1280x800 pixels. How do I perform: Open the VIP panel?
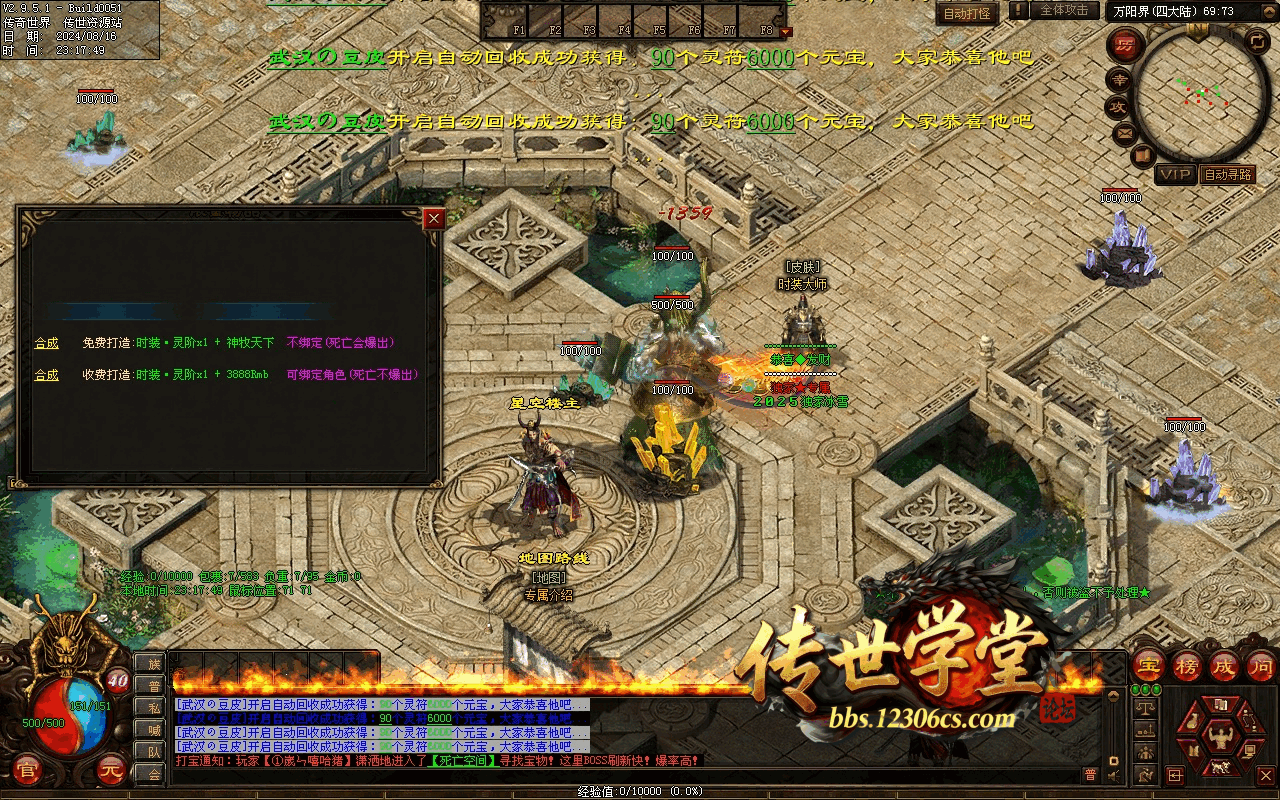pyautogui.click(x=1175, y=175)
